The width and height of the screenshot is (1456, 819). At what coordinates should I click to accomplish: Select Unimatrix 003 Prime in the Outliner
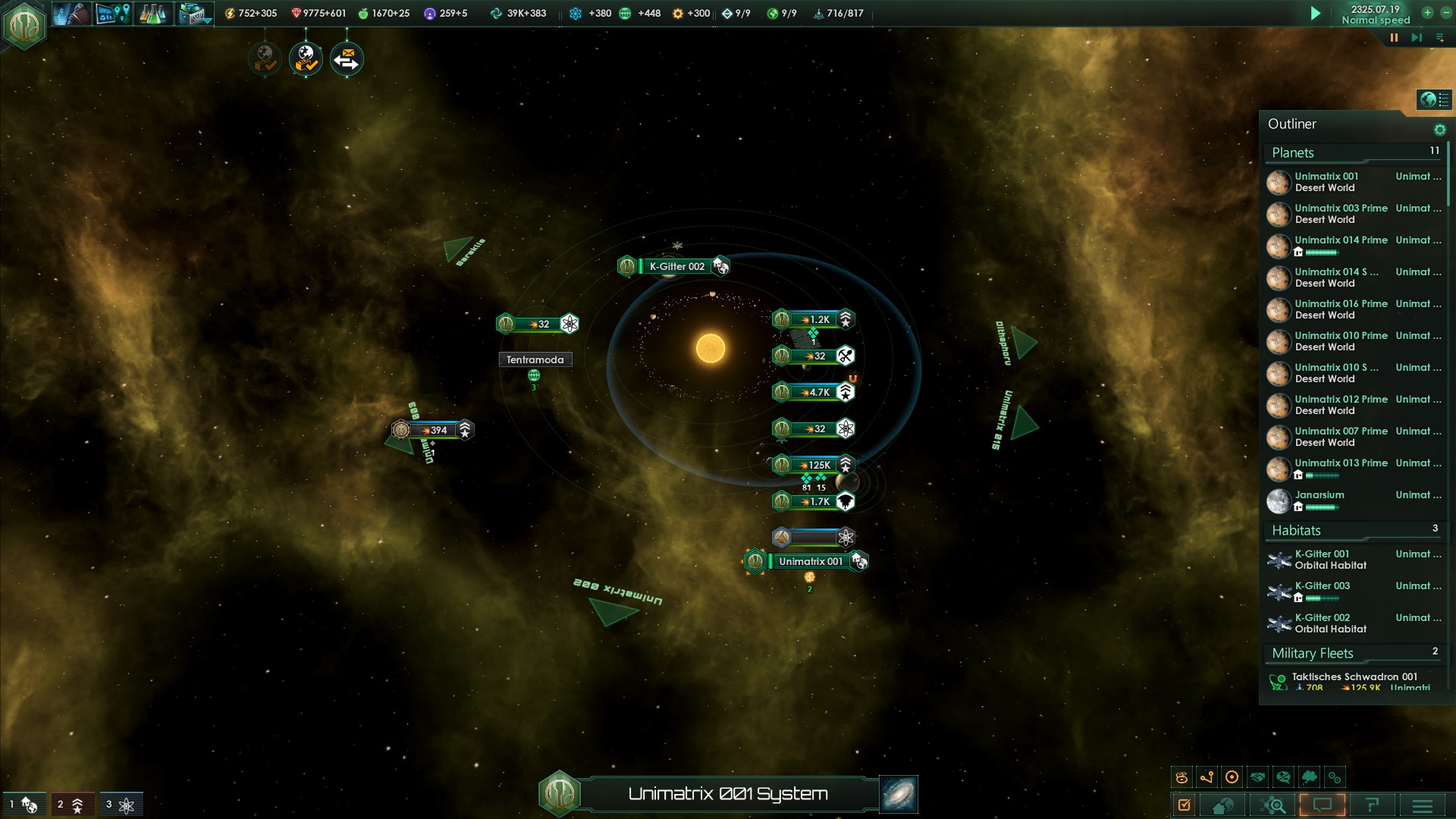(1341, 213)
